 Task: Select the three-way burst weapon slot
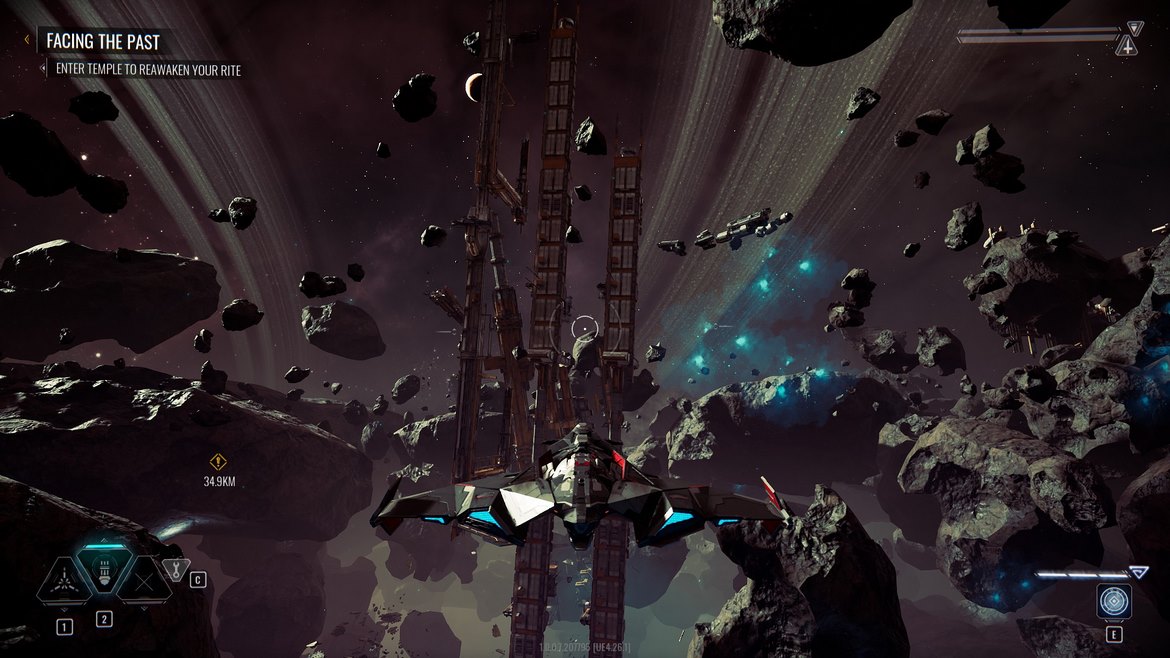click(x=63, y=578)
